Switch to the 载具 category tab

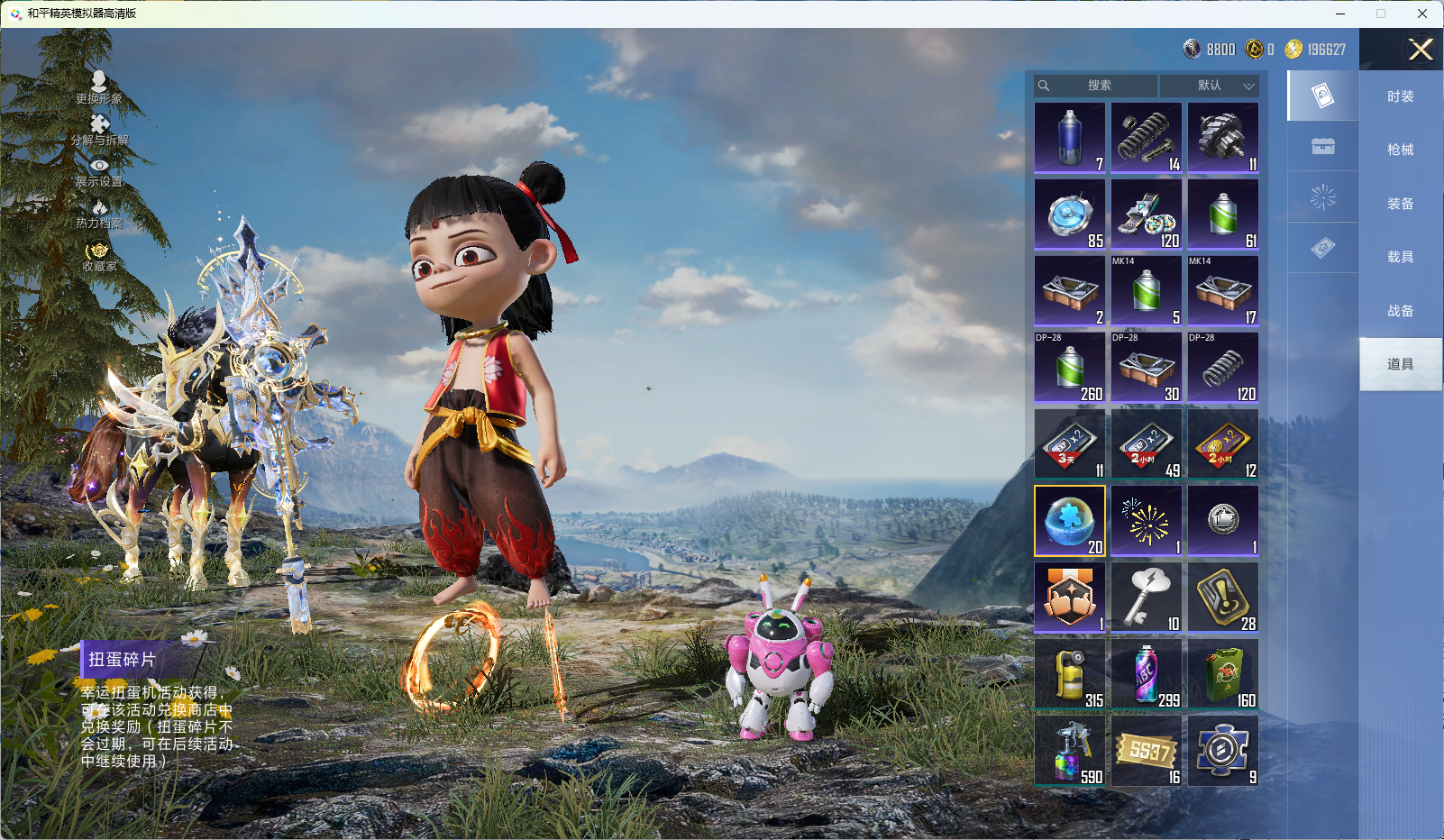coord(1400,257)
